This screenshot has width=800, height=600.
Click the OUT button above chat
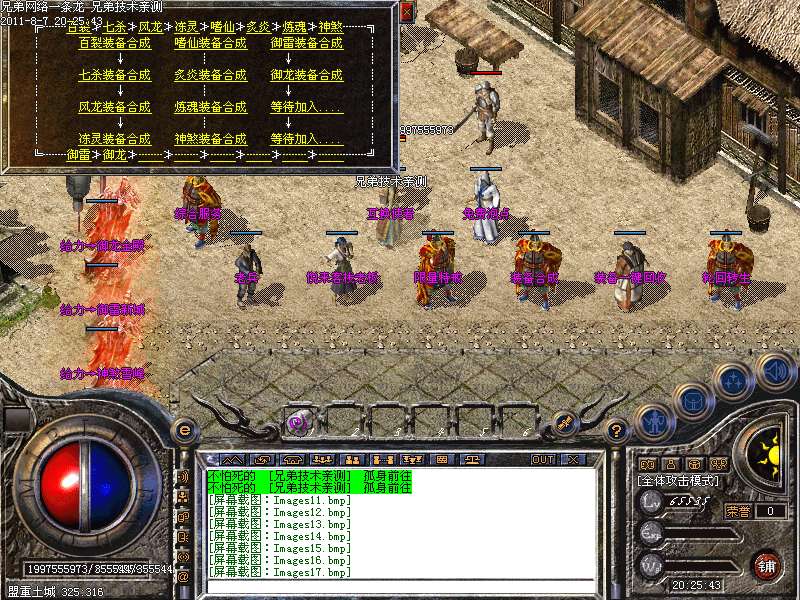[543, 459]
